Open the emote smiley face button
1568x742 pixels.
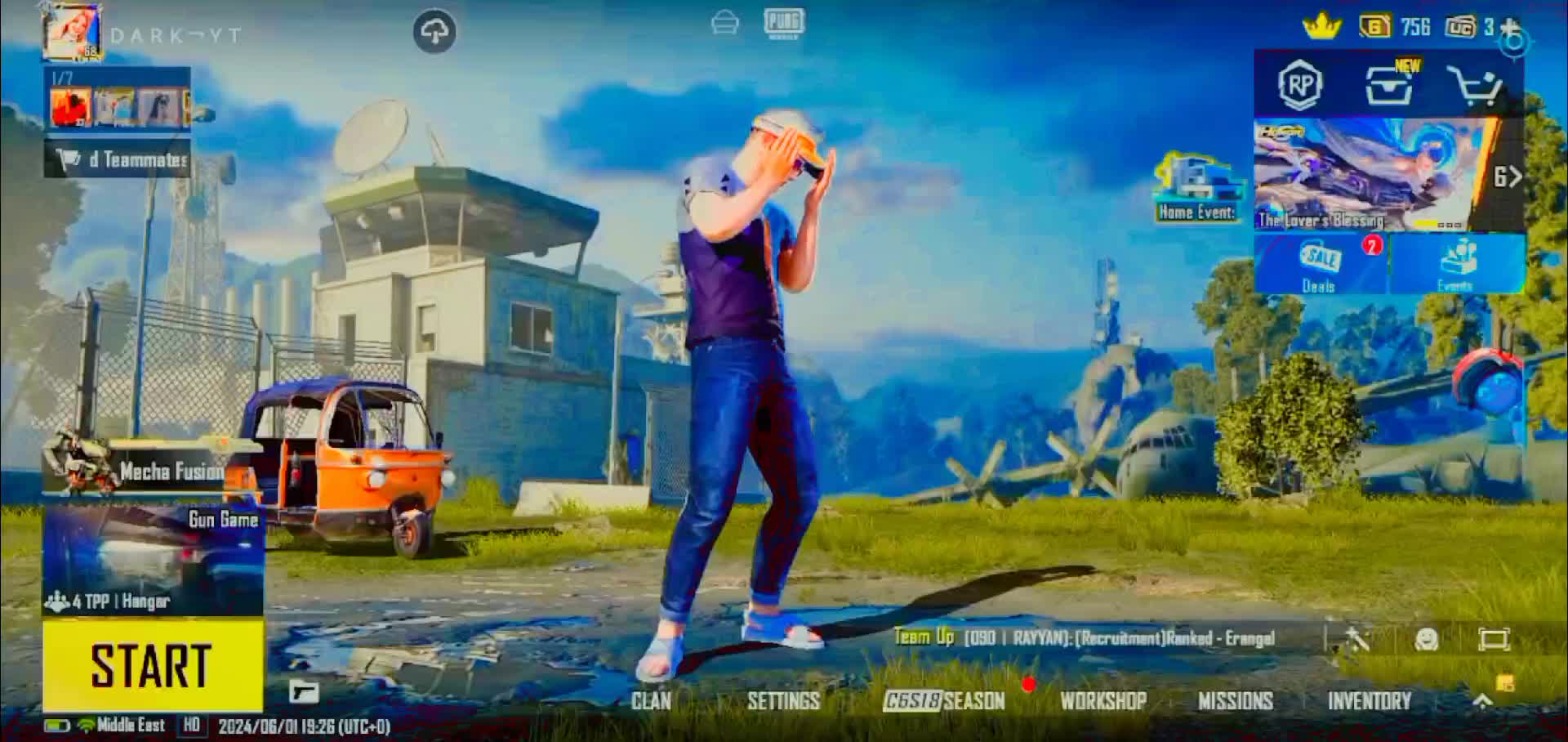click(1426, 639)
